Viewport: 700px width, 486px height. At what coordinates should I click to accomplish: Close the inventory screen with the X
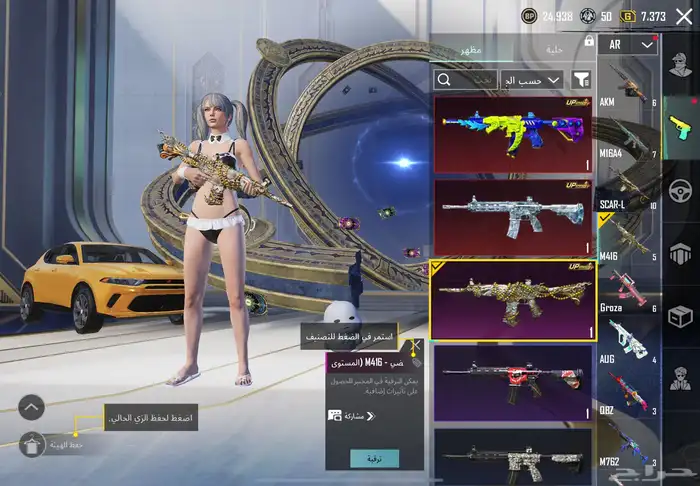point(684,16)
